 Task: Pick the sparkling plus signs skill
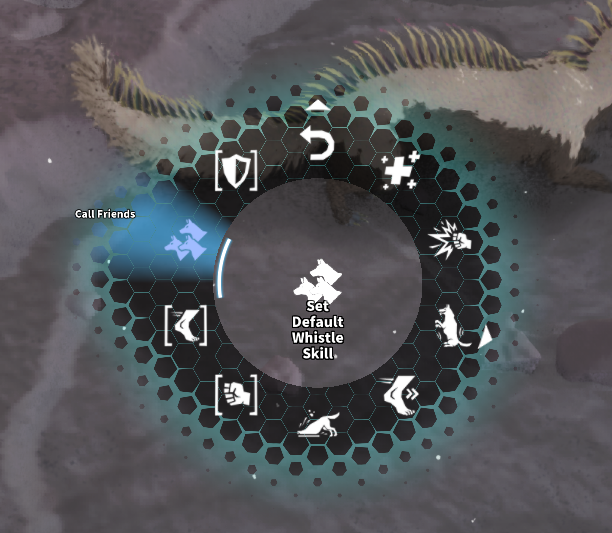click(401, 172)
